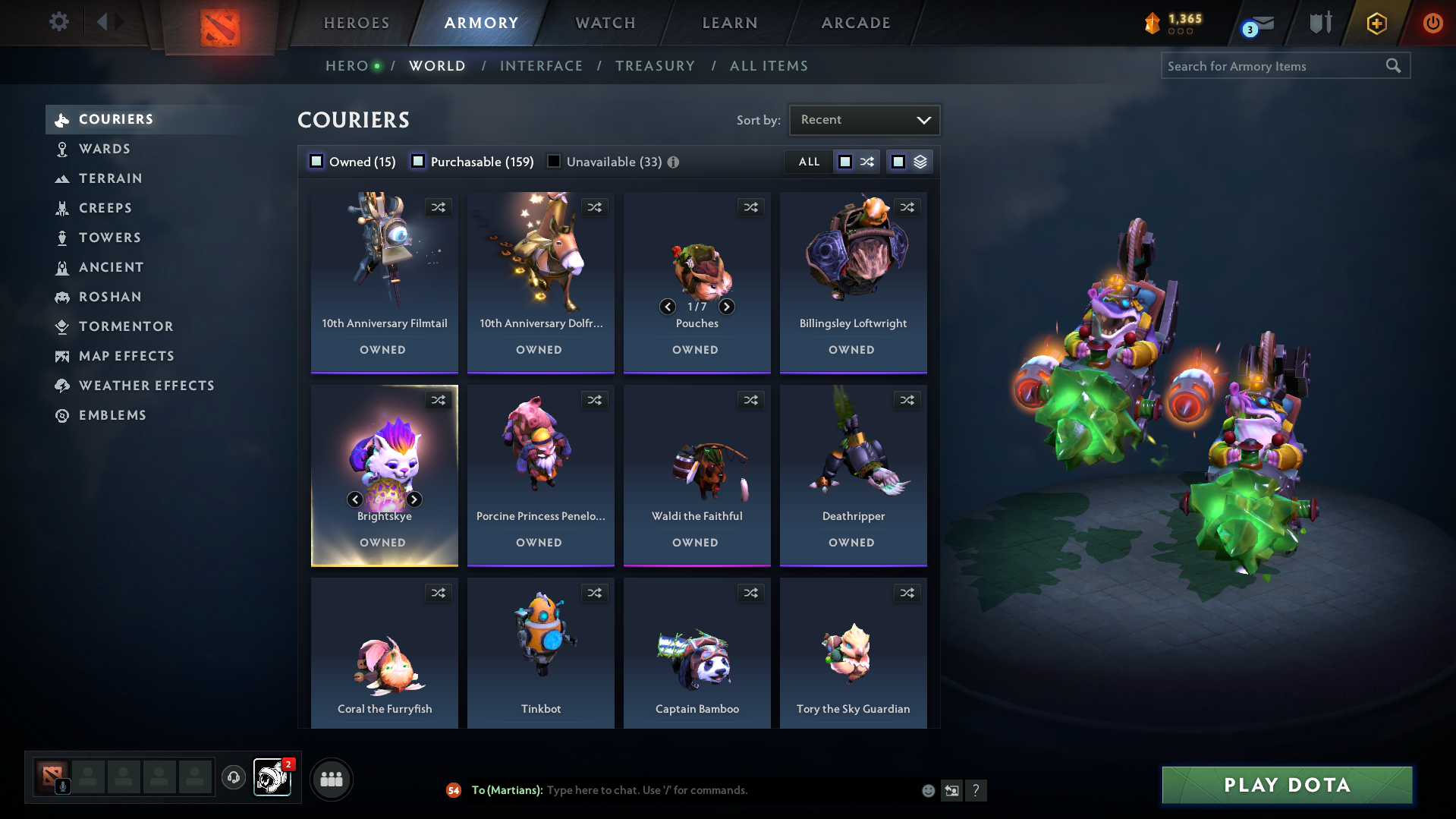
Task: Click the power/exit icon in top right
Action: [x=1432, y=23]
